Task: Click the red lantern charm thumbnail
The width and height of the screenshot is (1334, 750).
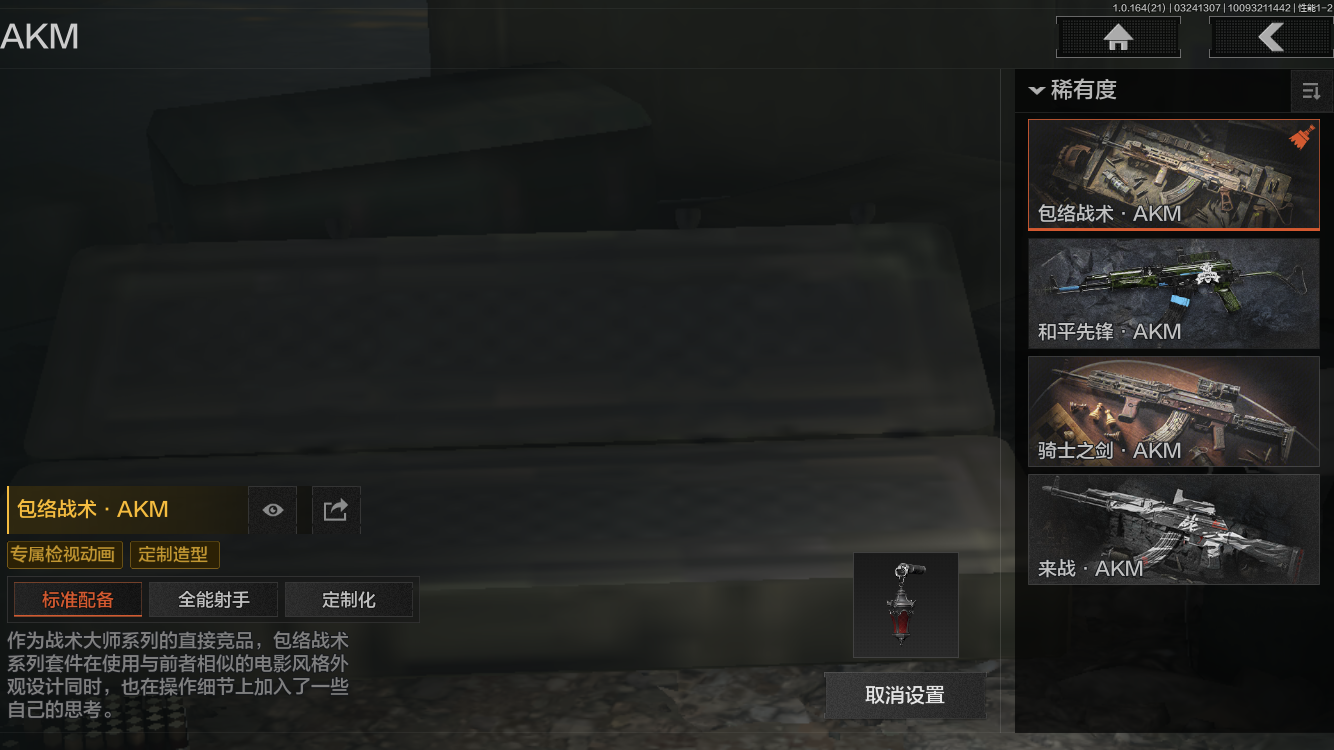Action: tap(906, 605)
